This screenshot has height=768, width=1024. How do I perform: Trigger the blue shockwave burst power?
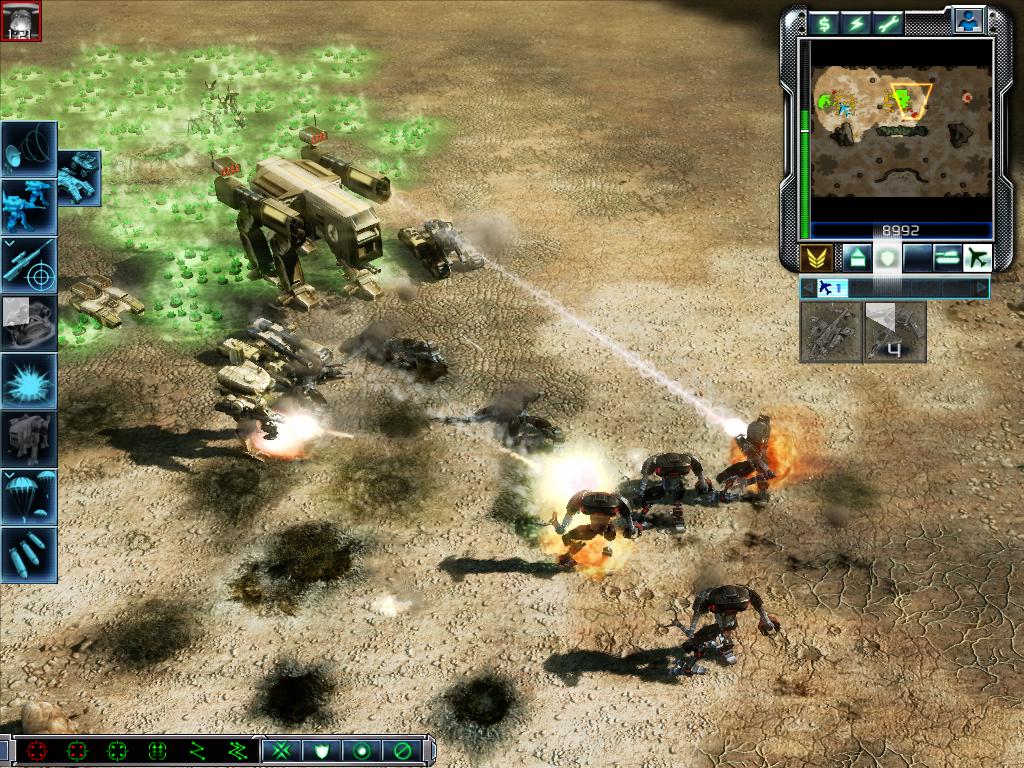coord(29,380)
